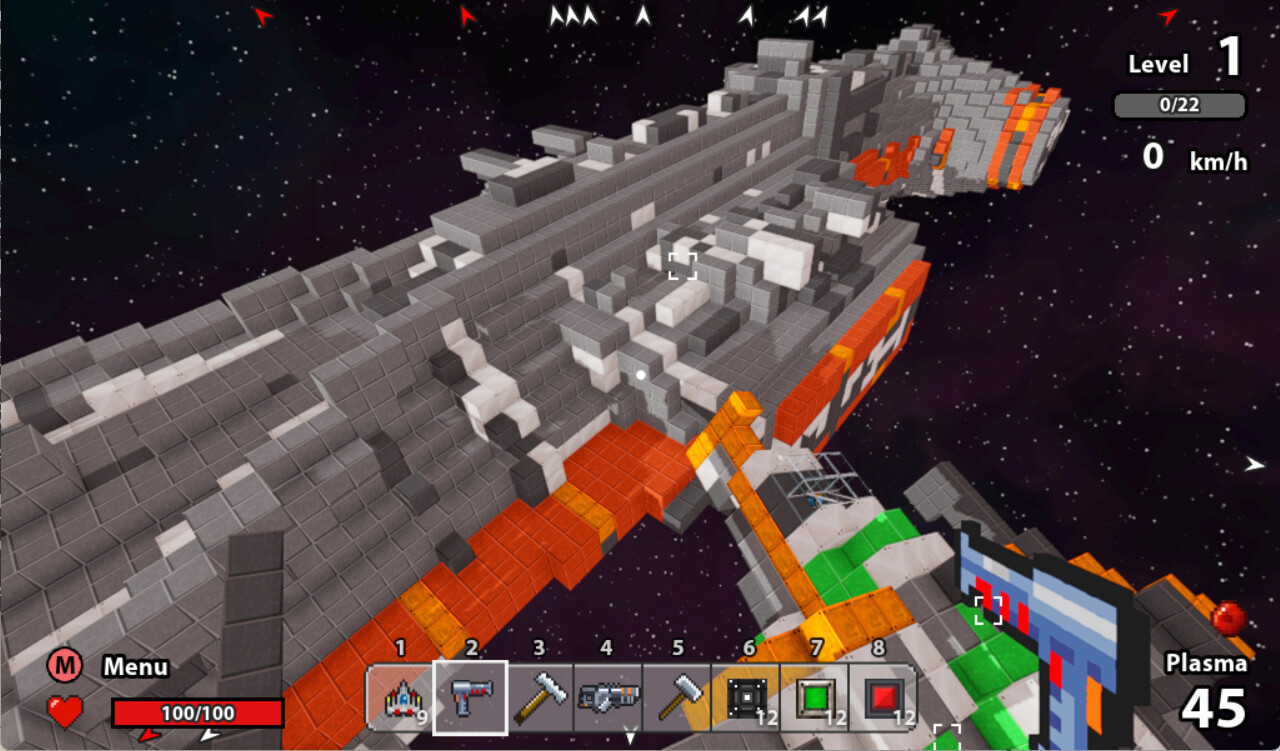Image resolution: width=1280 pixels, height=751 pixels.
Task: Select the black armor block slot
Action: pyautogui.click(x=746, y=697)
